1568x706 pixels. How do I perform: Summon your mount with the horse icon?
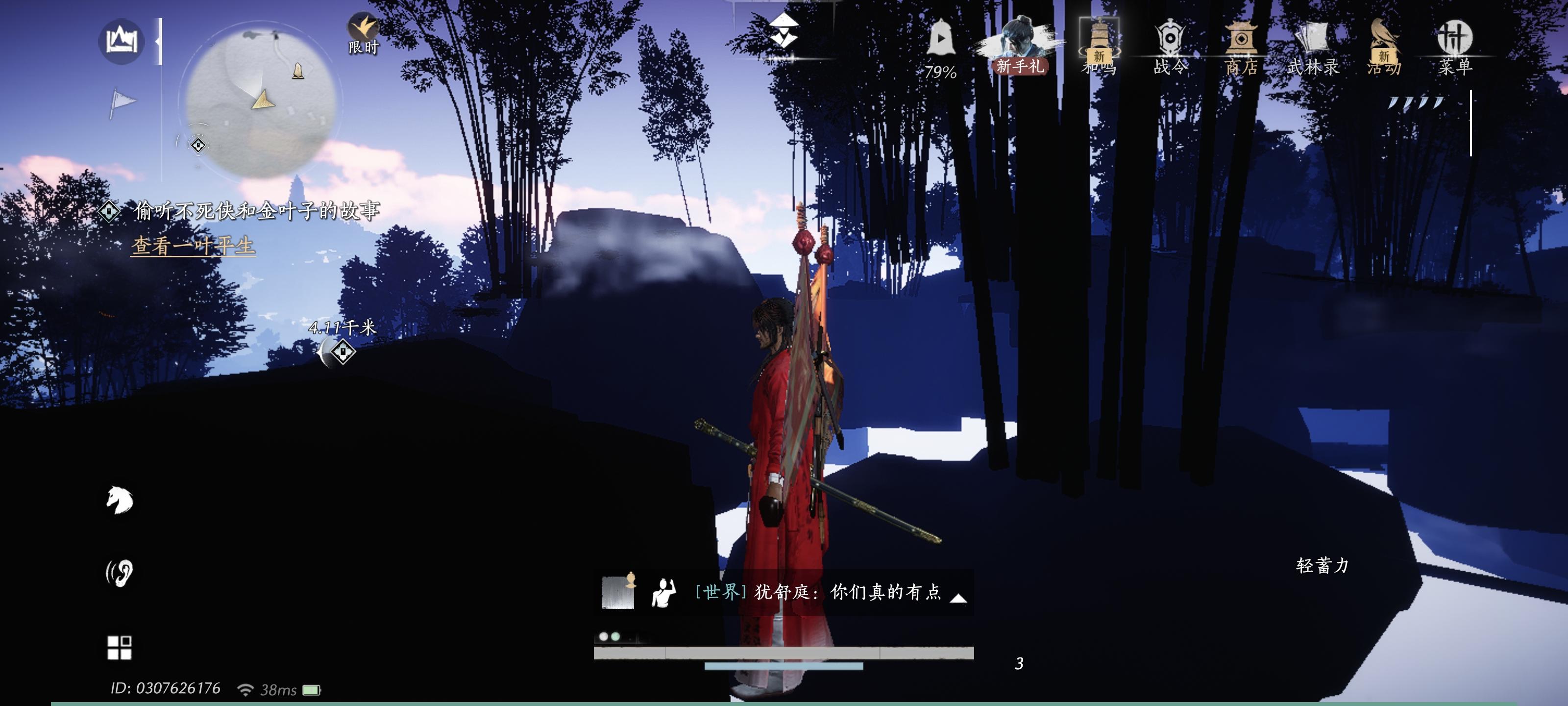[x=119, y=501]
